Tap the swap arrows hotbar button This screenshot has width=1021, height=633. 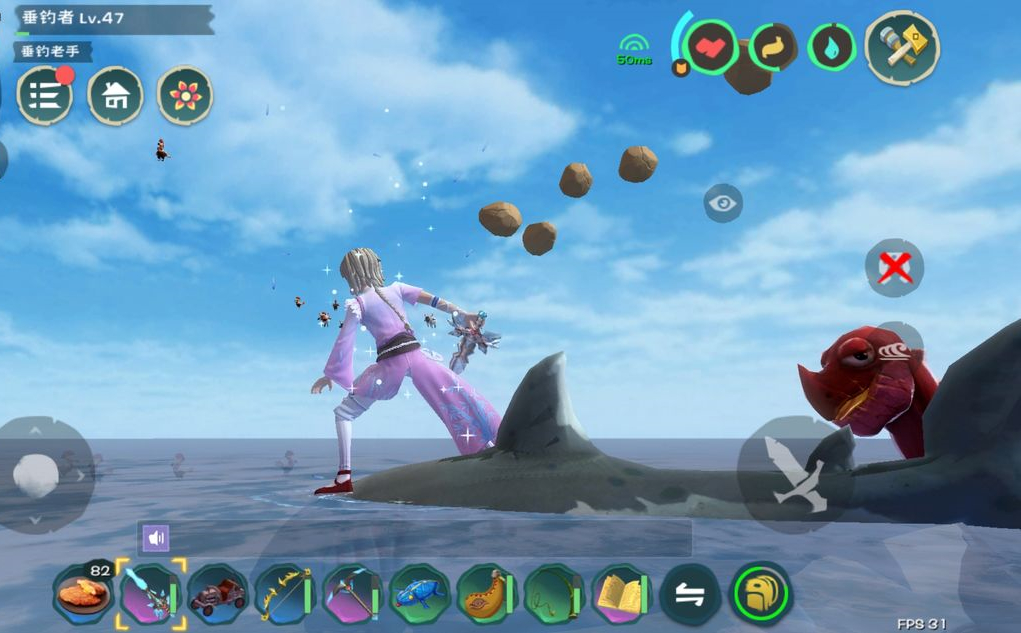click(x=690, y=595)
